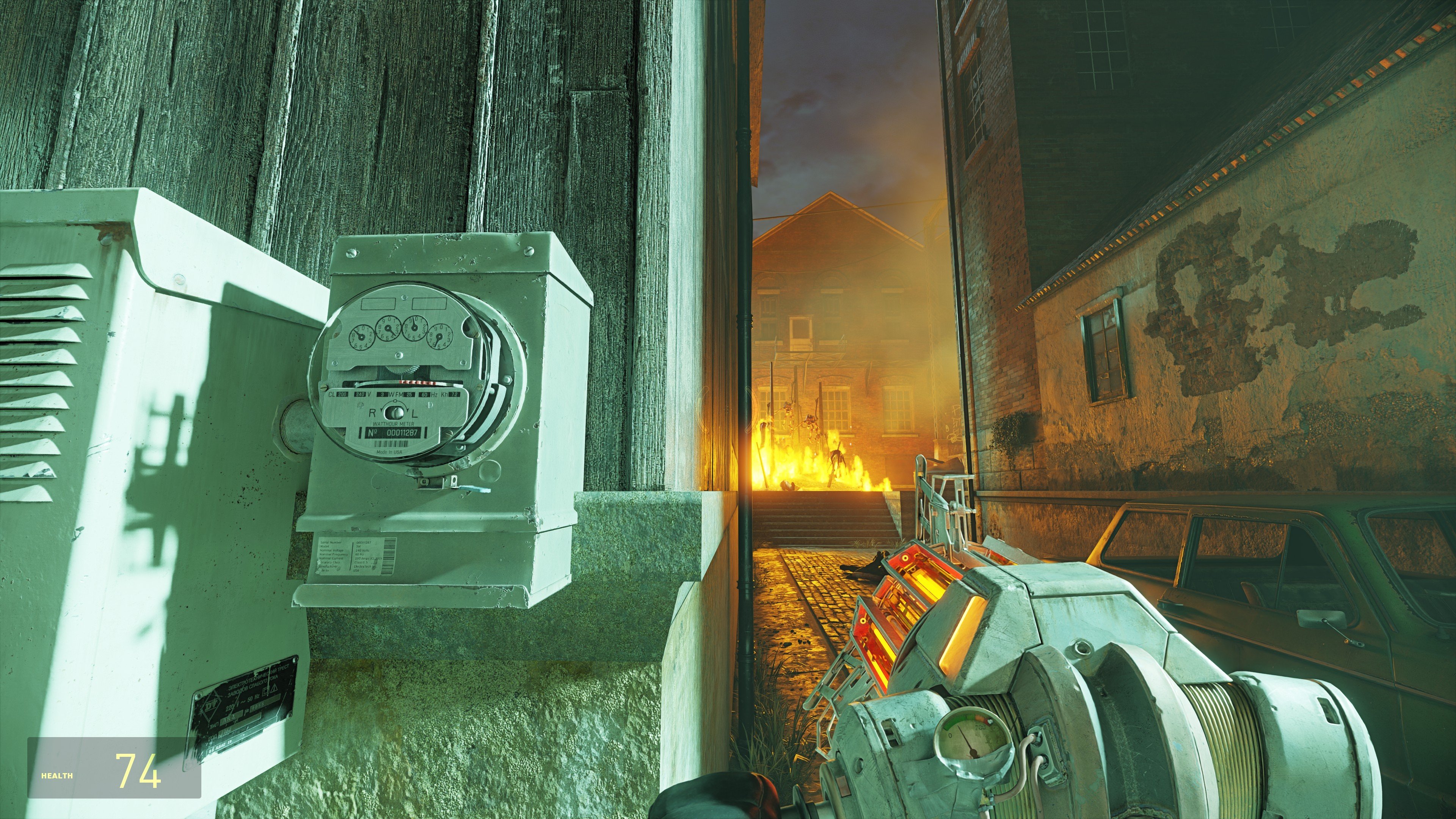1456x819 pixels.
Task: Click the Kh 7.2 rating field on the nameplate
Action: [452, 394]
